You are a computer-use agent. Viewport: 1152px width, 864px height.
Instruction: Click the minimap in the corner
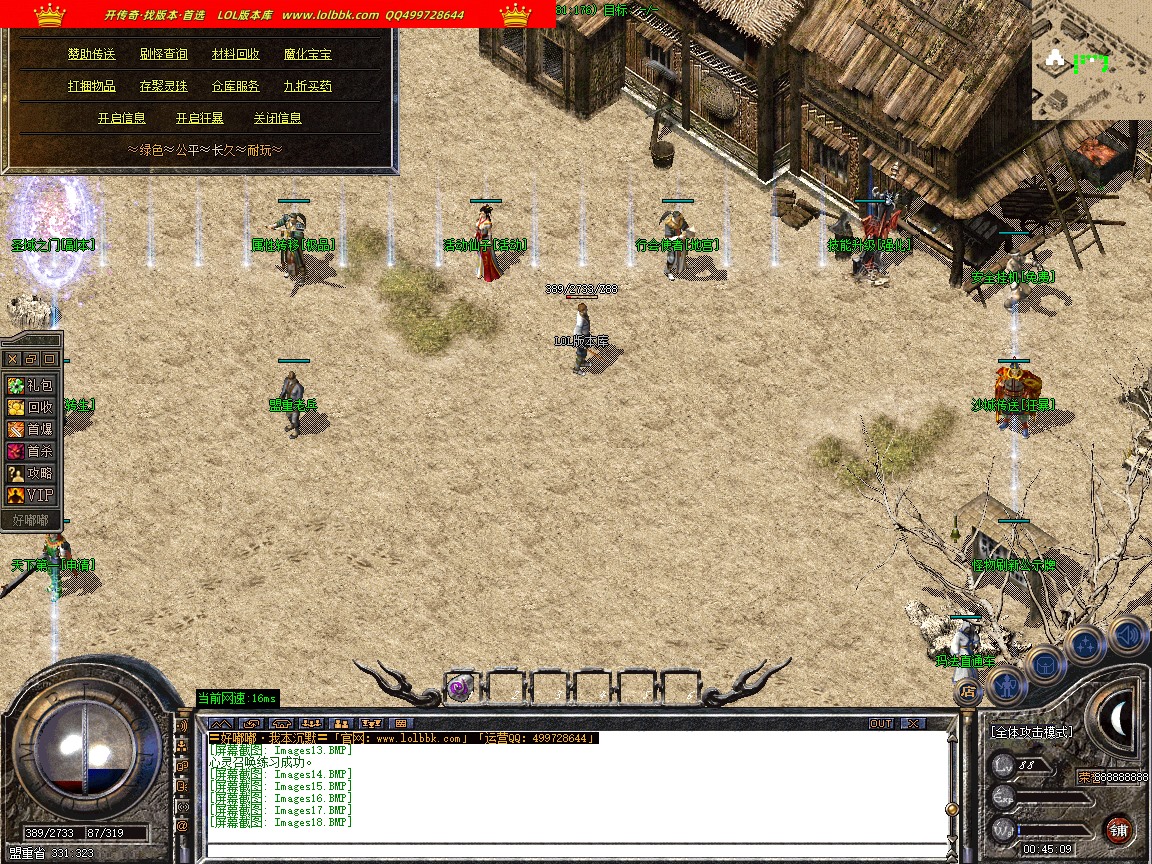click(1091, 60)
